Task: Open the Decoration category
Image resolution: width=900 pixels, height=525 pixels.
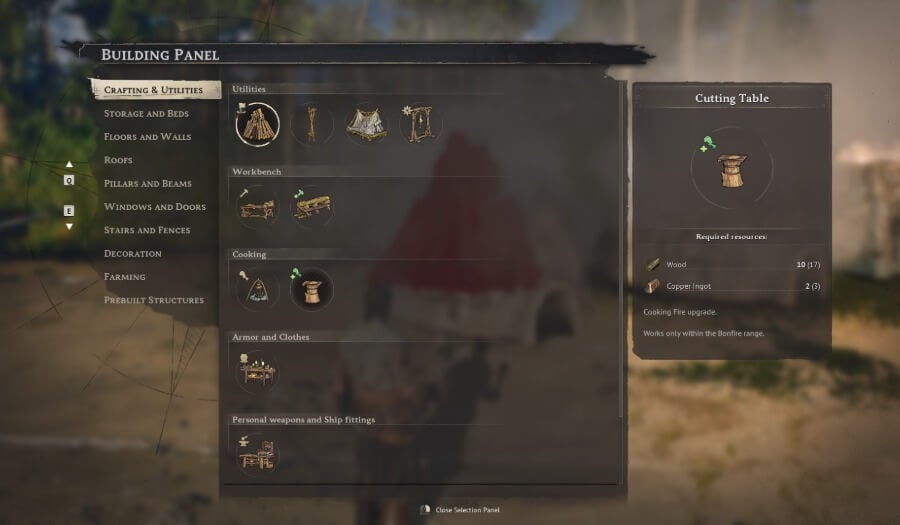Action: click(x=132, y=254)
